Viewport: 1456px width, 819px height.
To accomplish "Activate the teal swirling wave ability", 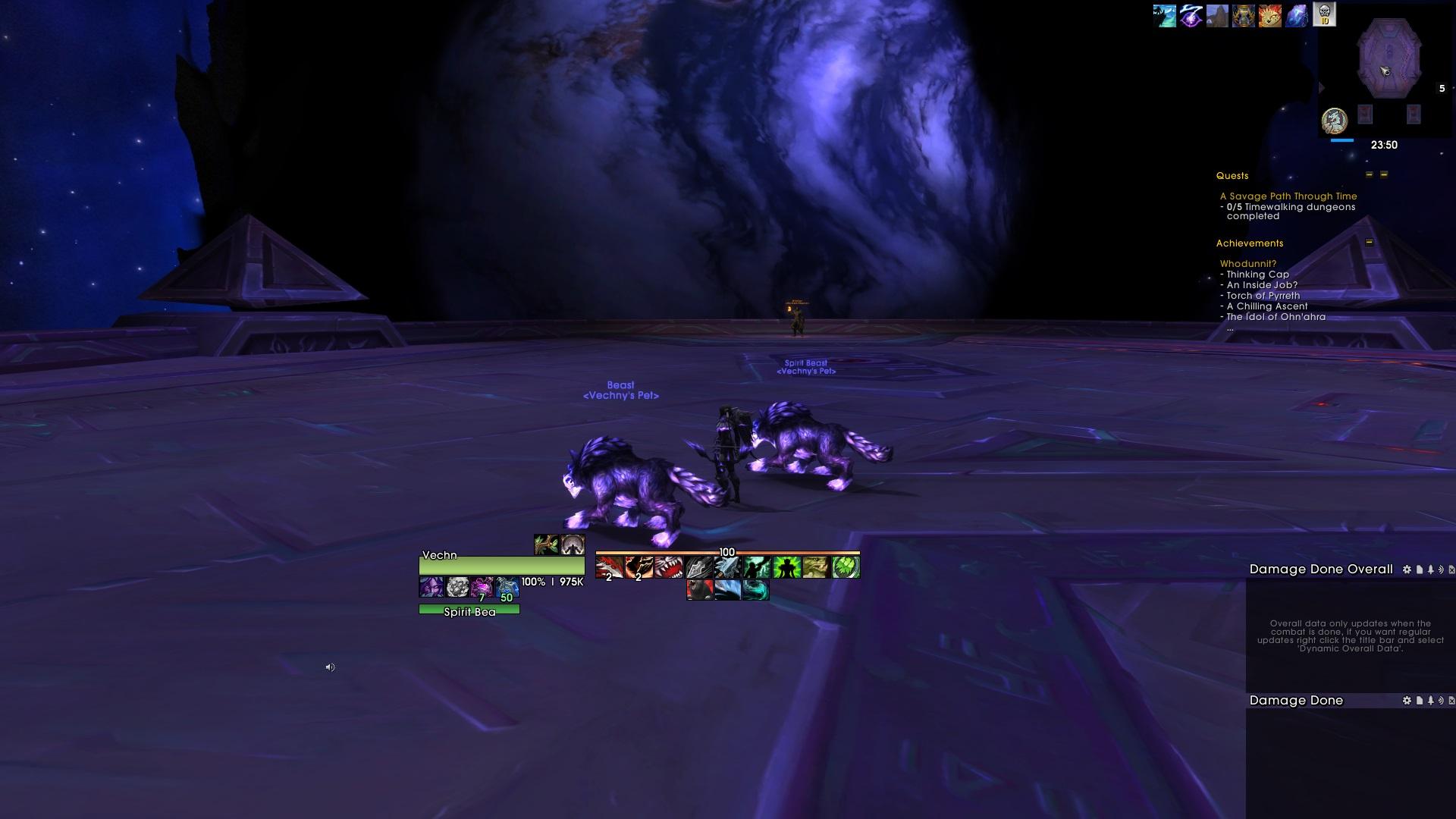I will (x=755, y=590).
